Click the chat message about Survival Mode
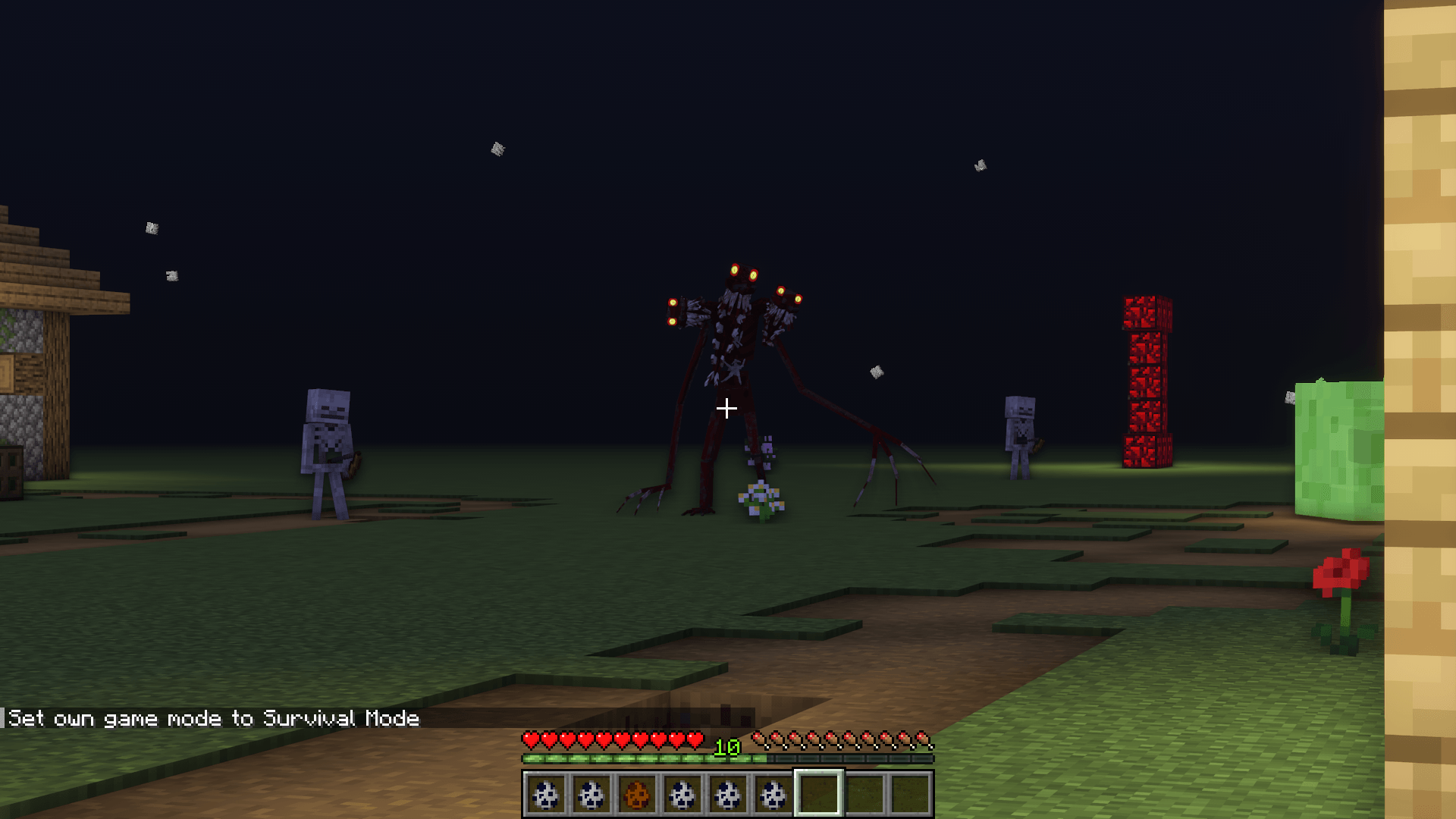This screenshot has width=1456, height=819. click(212, 718)
